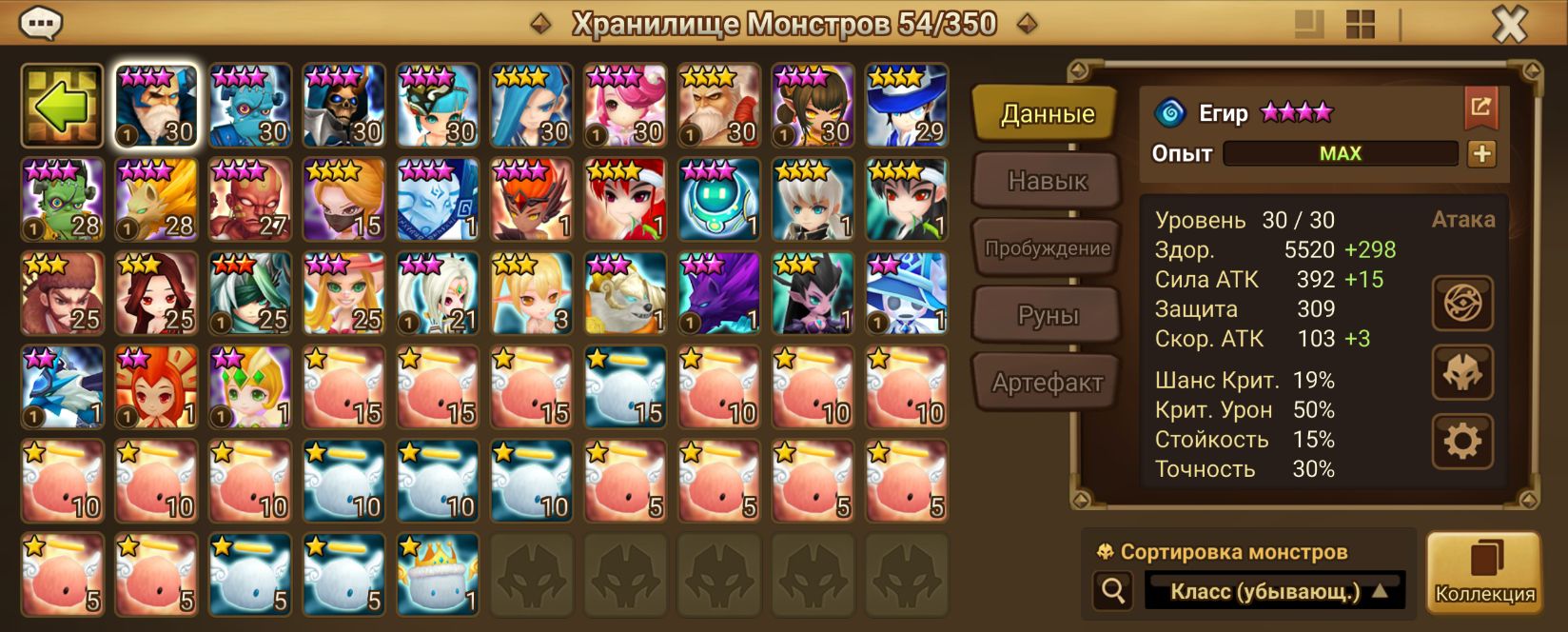Add experience with the plus button
Screen dimensions: 1568x632
tap(1481, 153)
